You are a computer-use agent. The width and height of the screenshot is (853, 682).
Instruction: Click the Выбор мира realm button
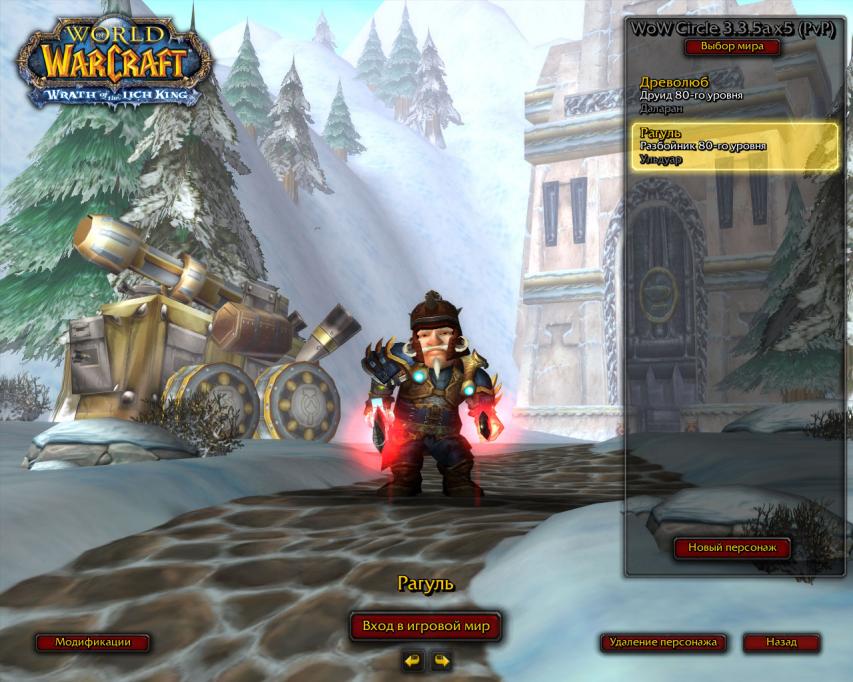pos(731,47)
